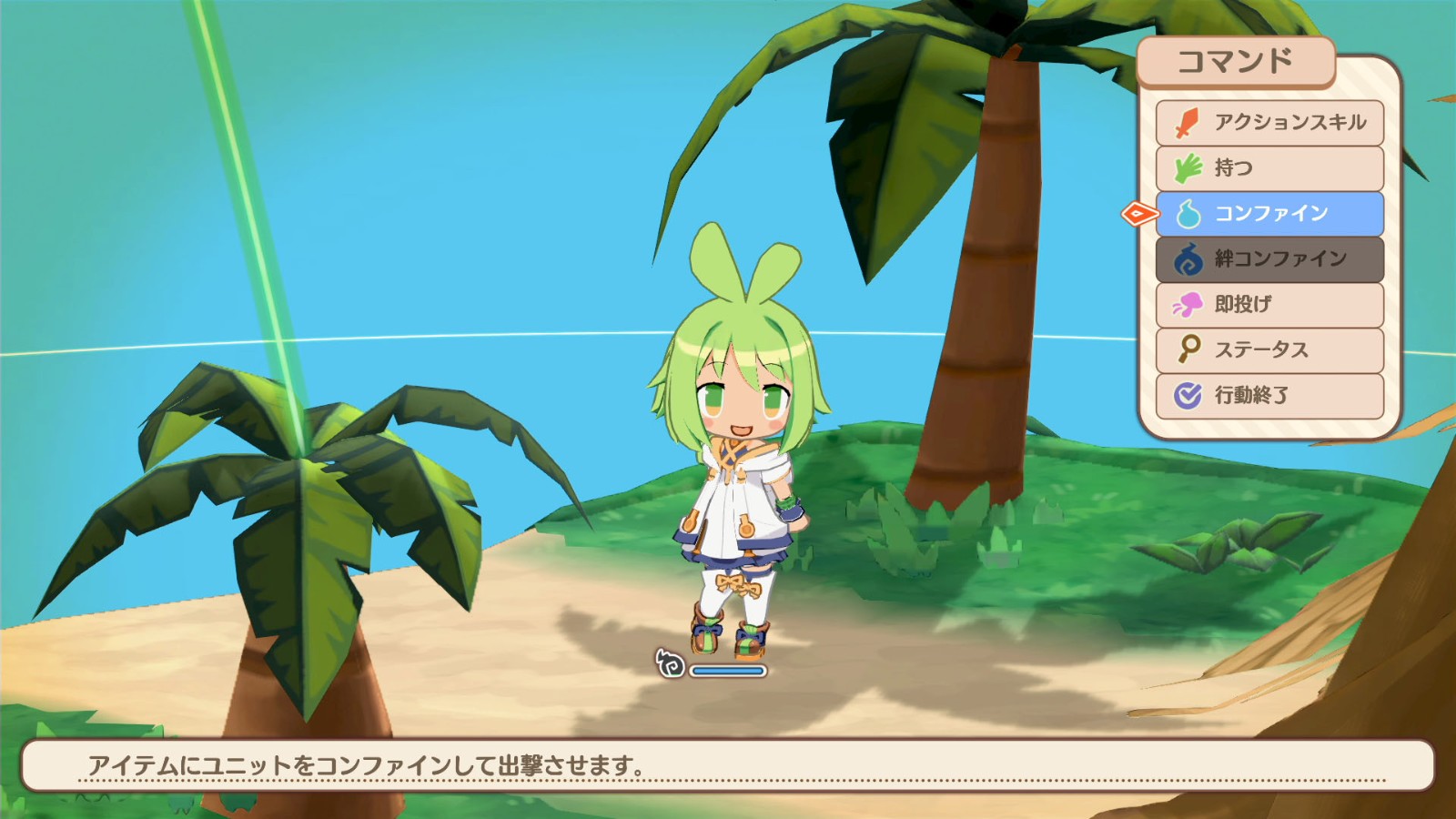Screen dimensions: 1456x819
Task: Choose the 絆コンファイン command entry
Action: click(x=1274, y=259)
